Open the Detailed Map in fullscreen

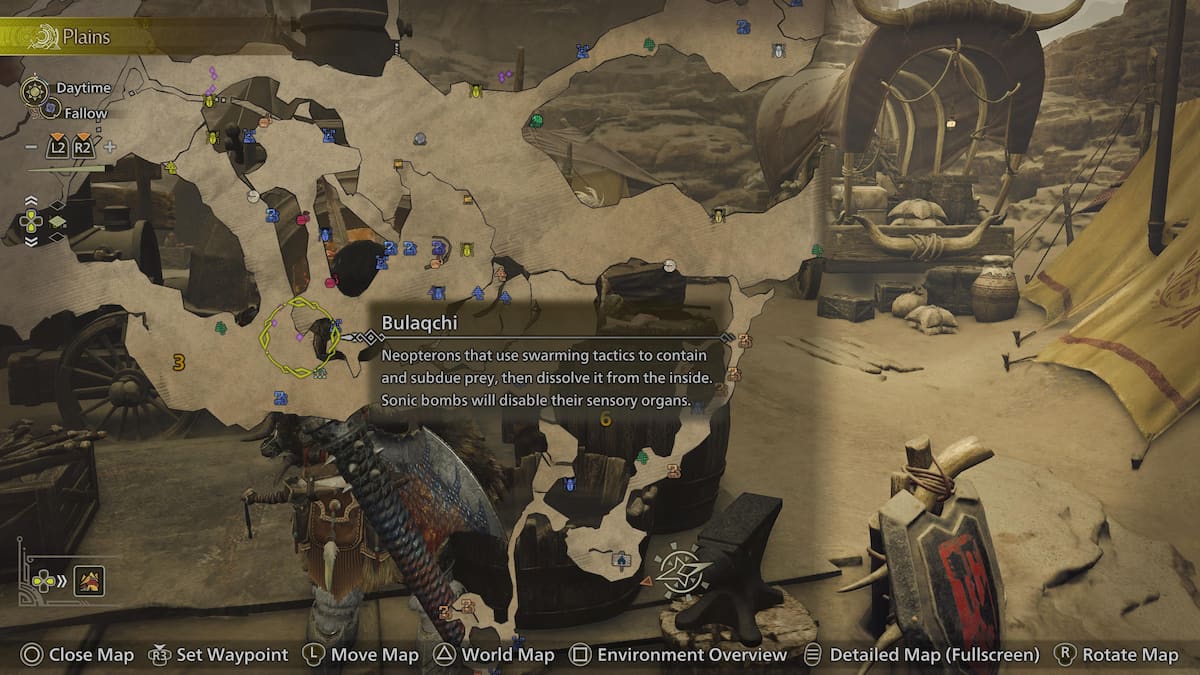click(x=921, y=655)
